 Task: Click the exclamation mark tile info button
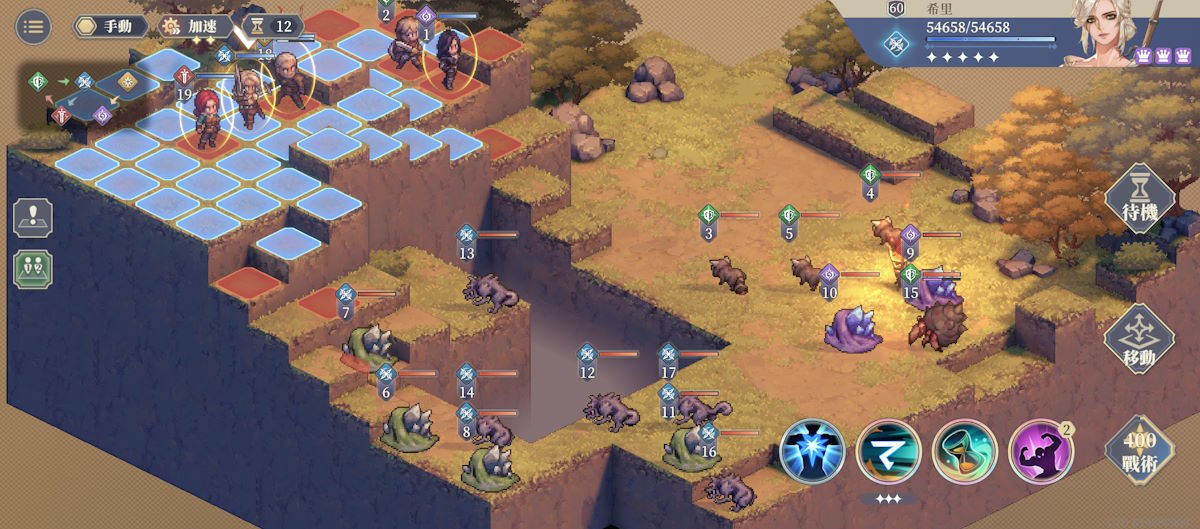click(x=33, y=218)
